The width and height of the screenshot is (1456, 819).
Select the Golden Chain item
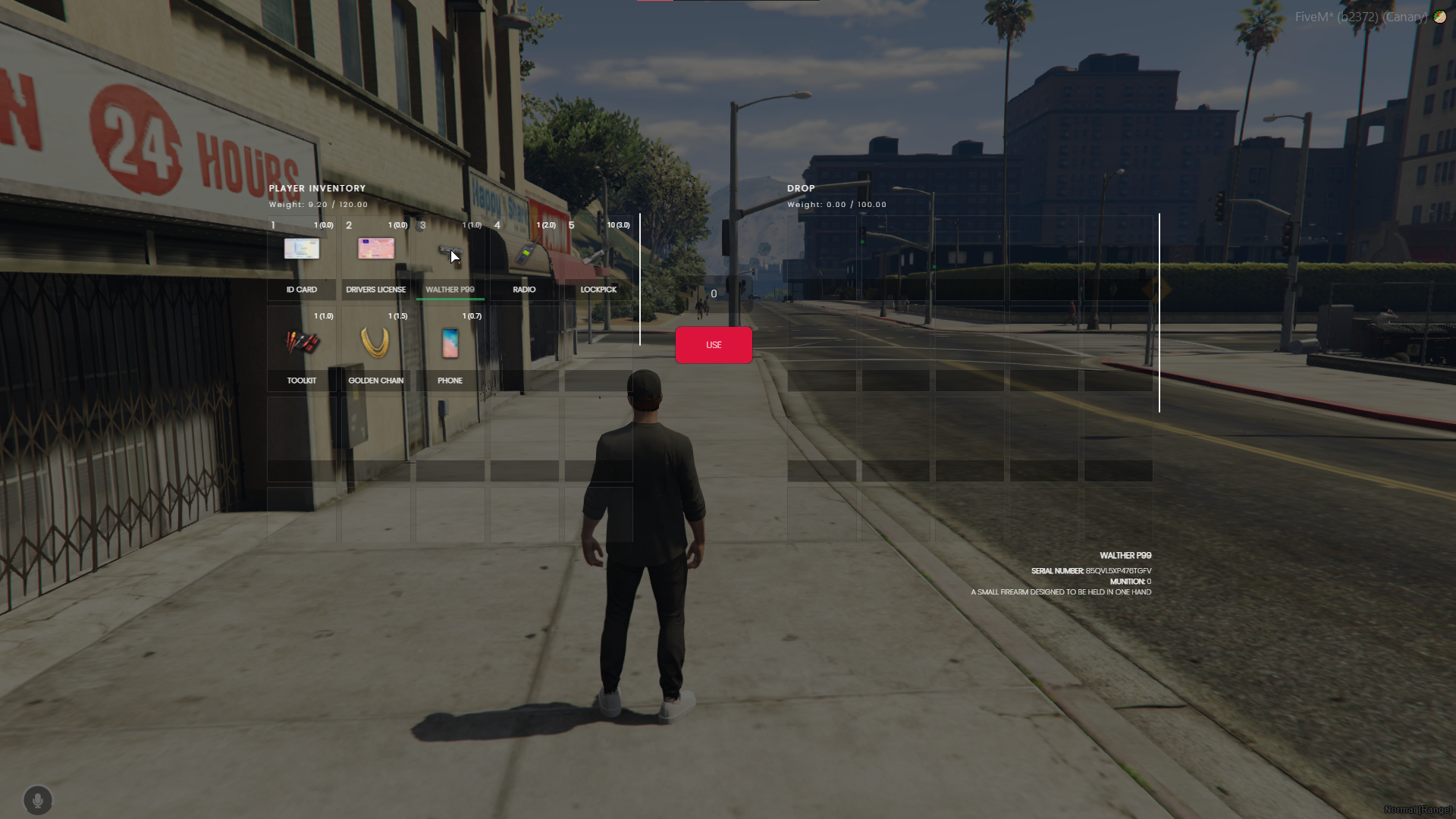click(x=375, y=345)
